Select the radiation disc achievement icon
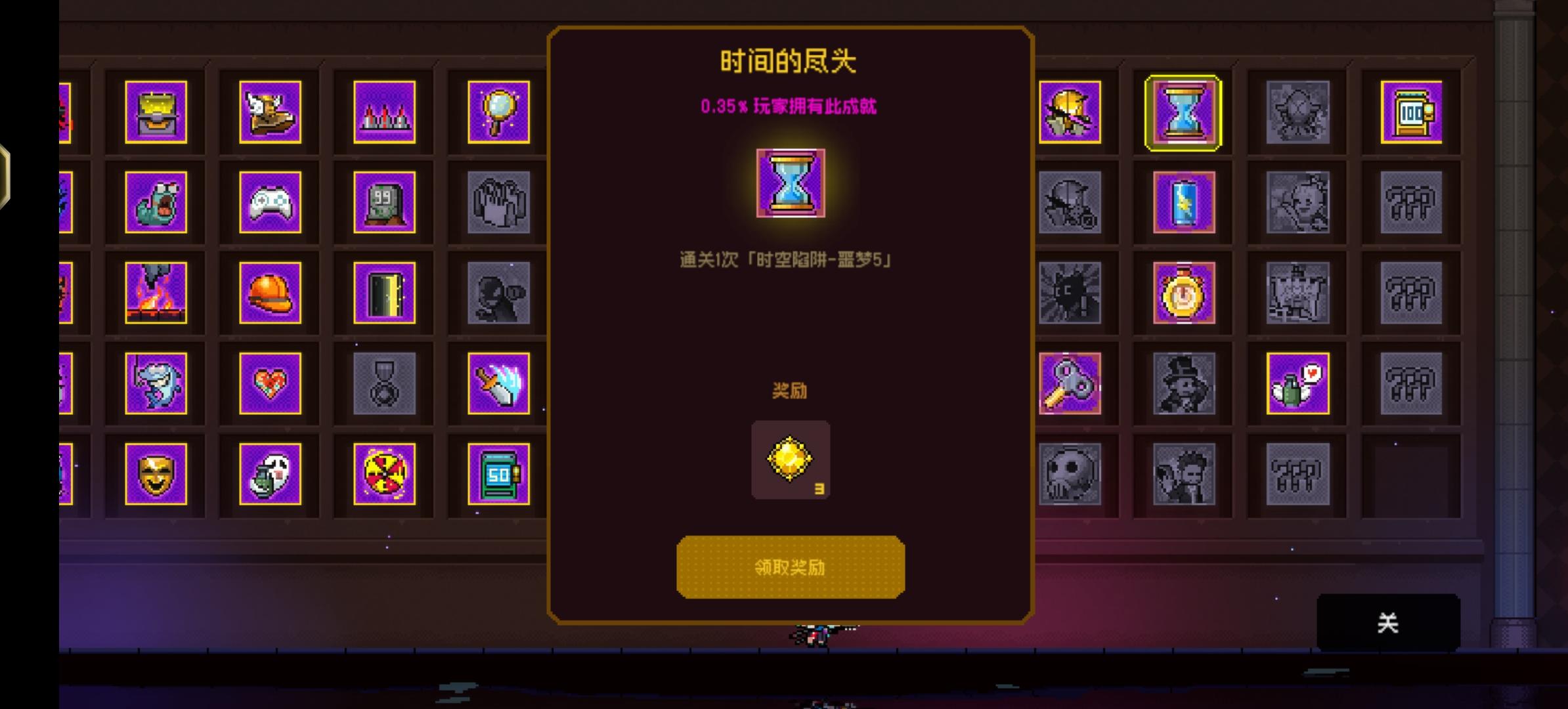Viewport: 1568px width, 709px height. (x=384, y=475)
